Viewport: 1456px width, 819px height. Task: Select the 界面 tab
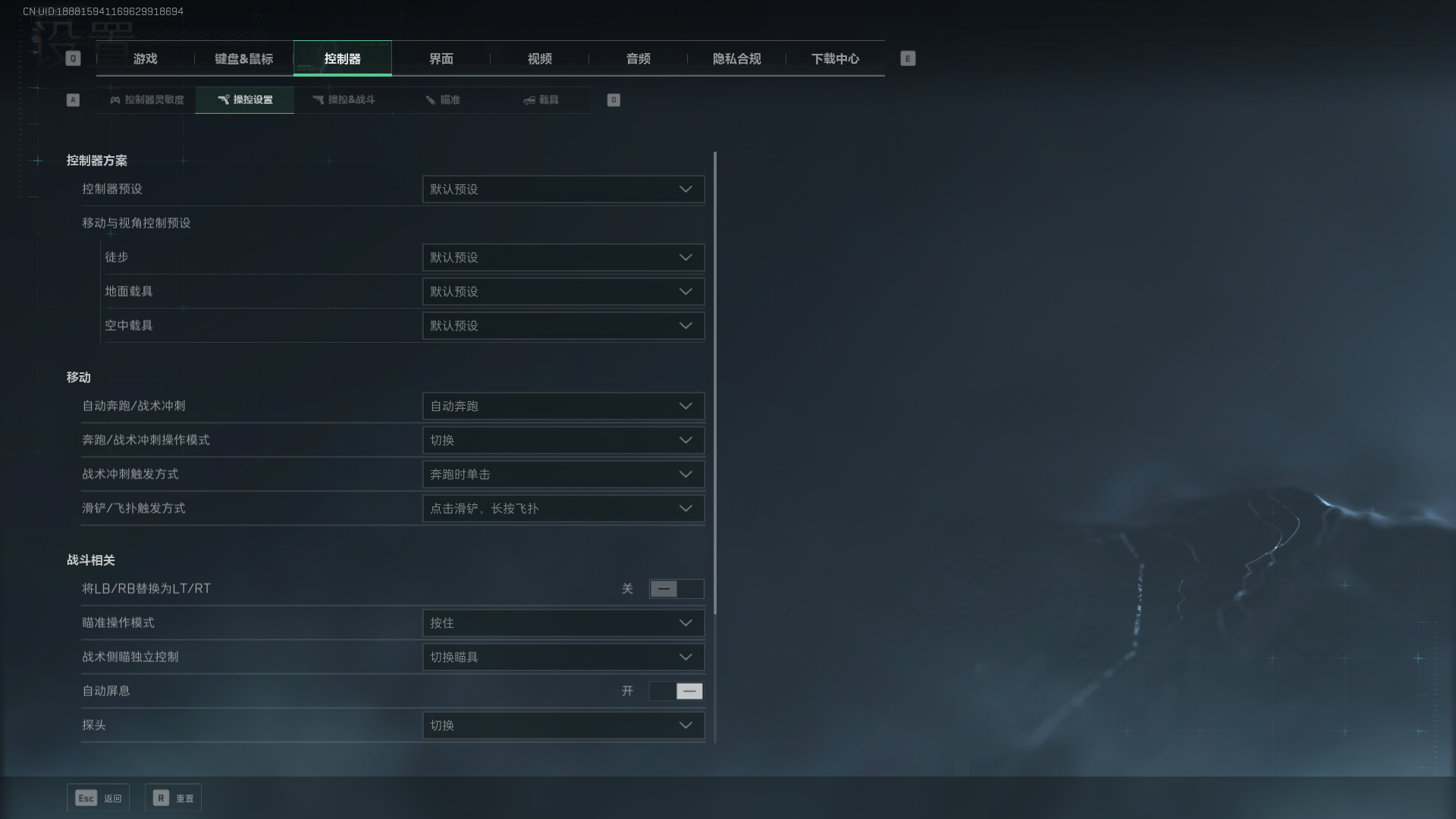point(441,58)
